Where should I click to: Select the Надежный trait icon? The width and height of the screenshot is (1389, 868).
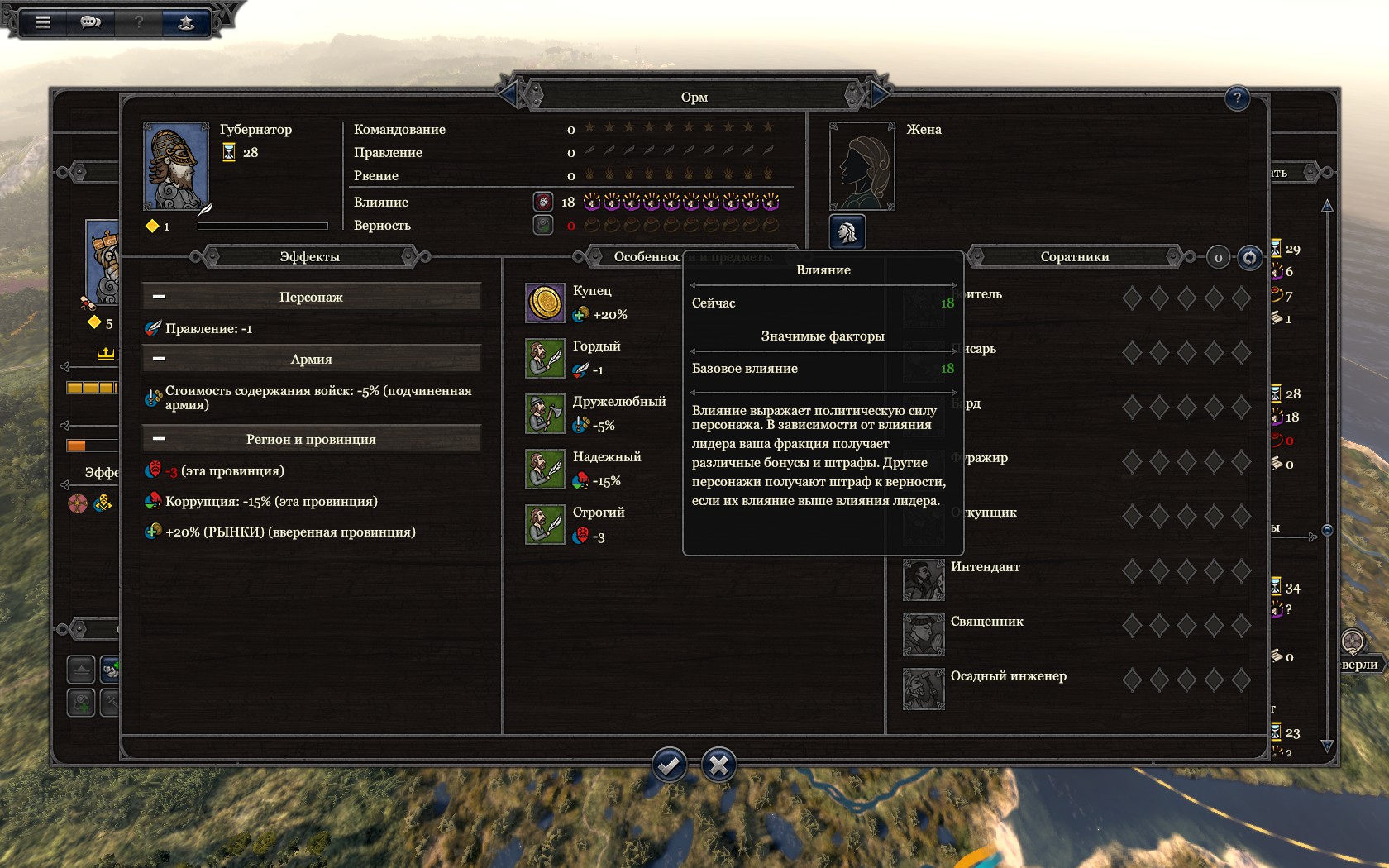coord(545,469)
